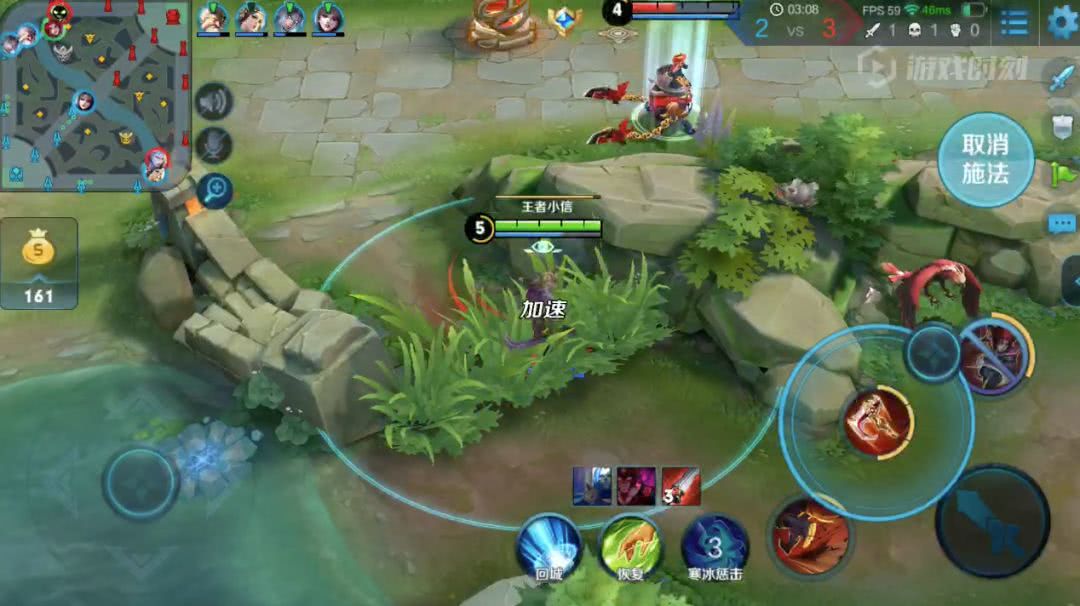Screen dimensions: 1080x606
Task: Click the silver shield icon on right edge
Action: (1061, 126)
